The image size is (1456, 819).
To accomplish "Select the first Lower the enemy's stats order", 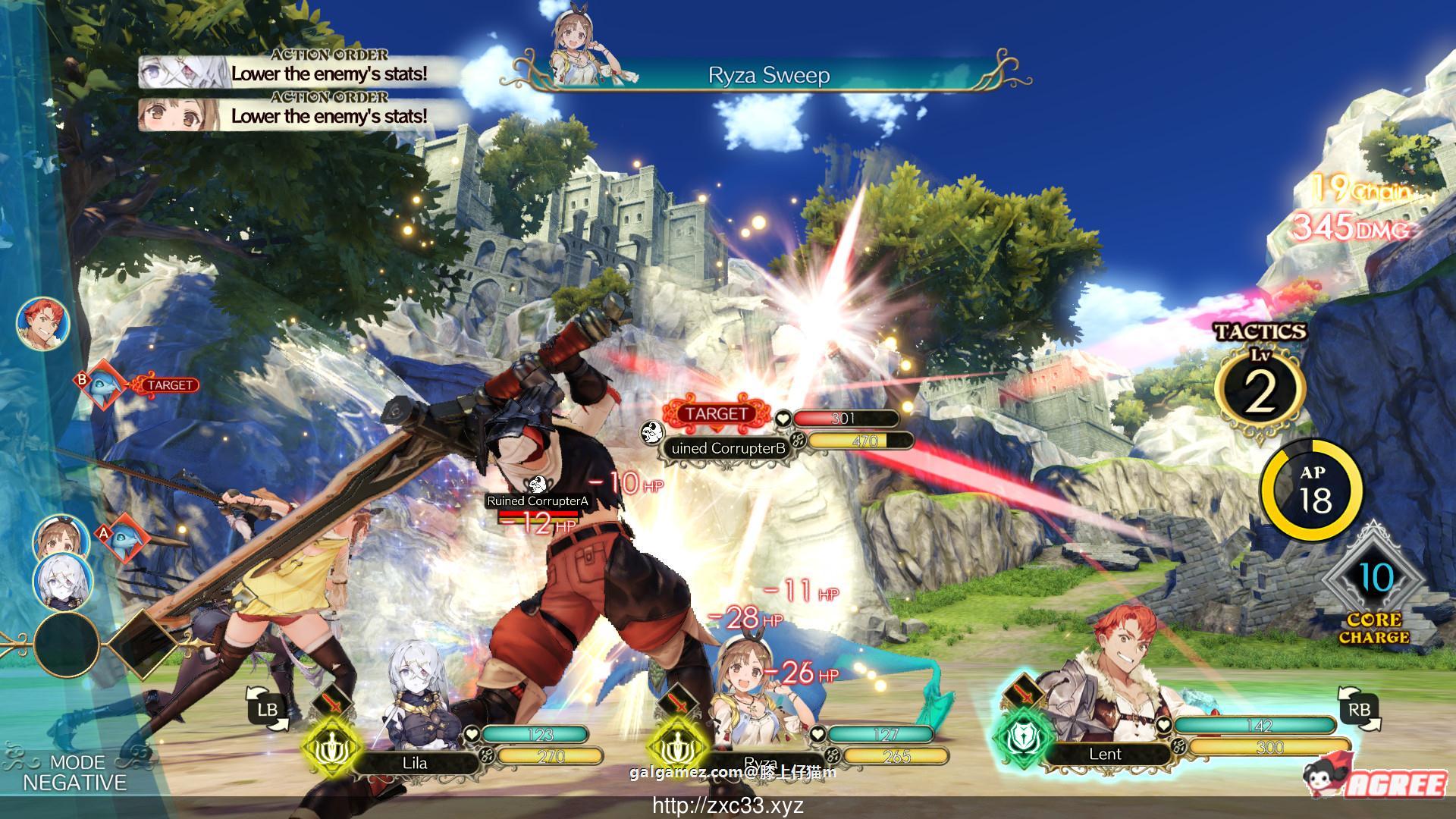I will click(326, 75).
